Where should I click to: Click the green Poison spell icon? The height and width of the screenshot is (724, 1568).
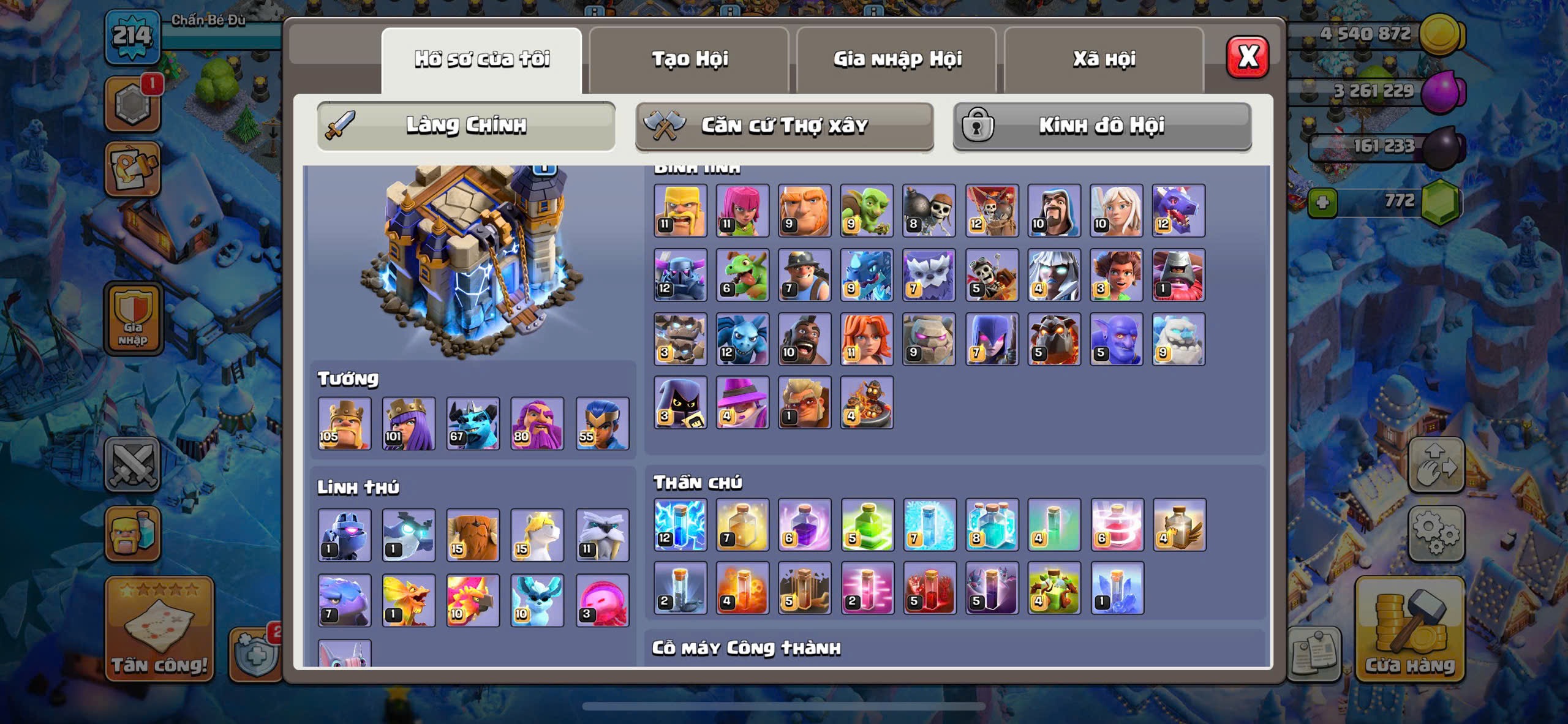867,524
